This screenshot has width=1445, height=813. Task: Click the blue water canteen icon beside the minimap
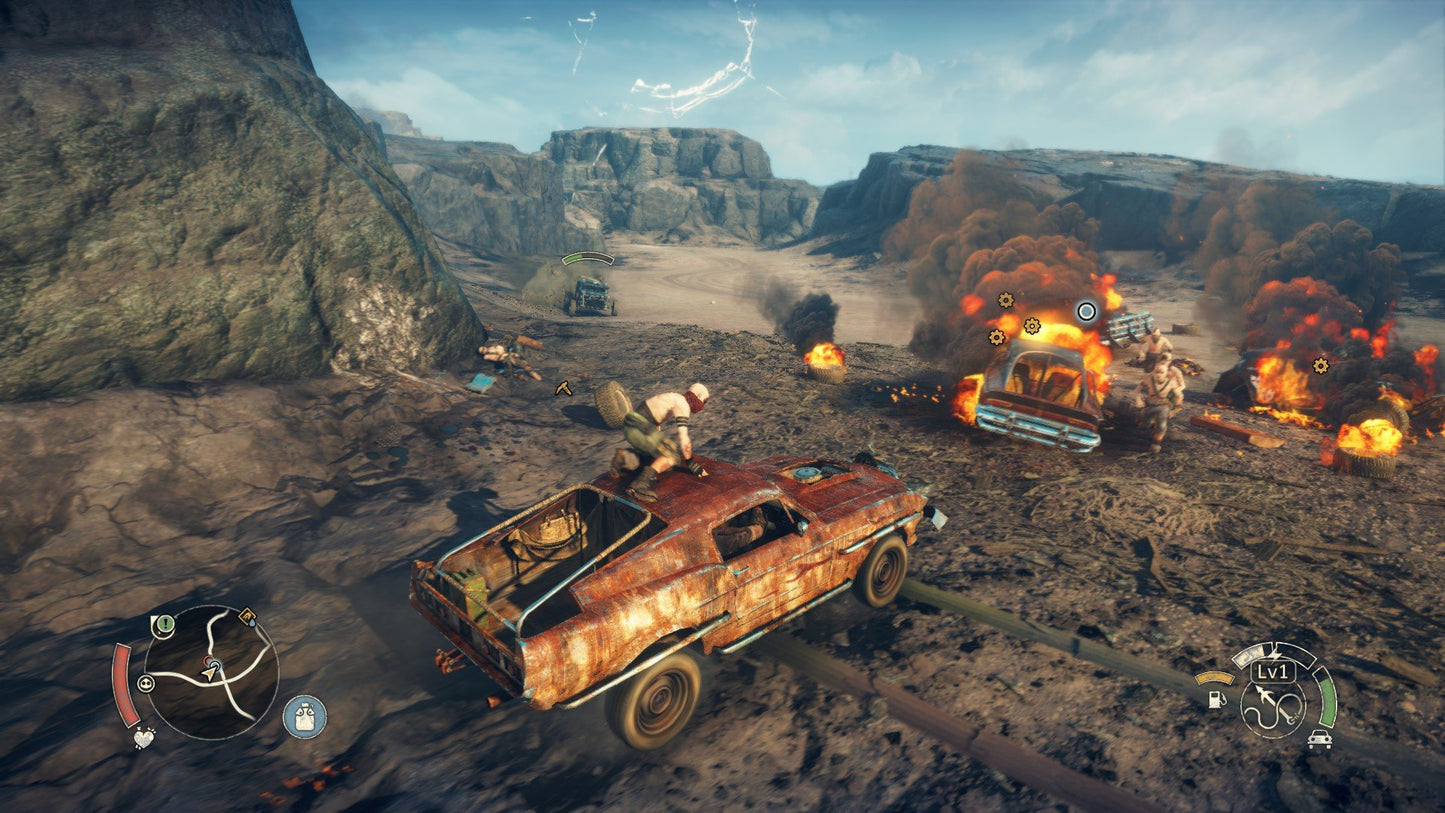point(304,716)
